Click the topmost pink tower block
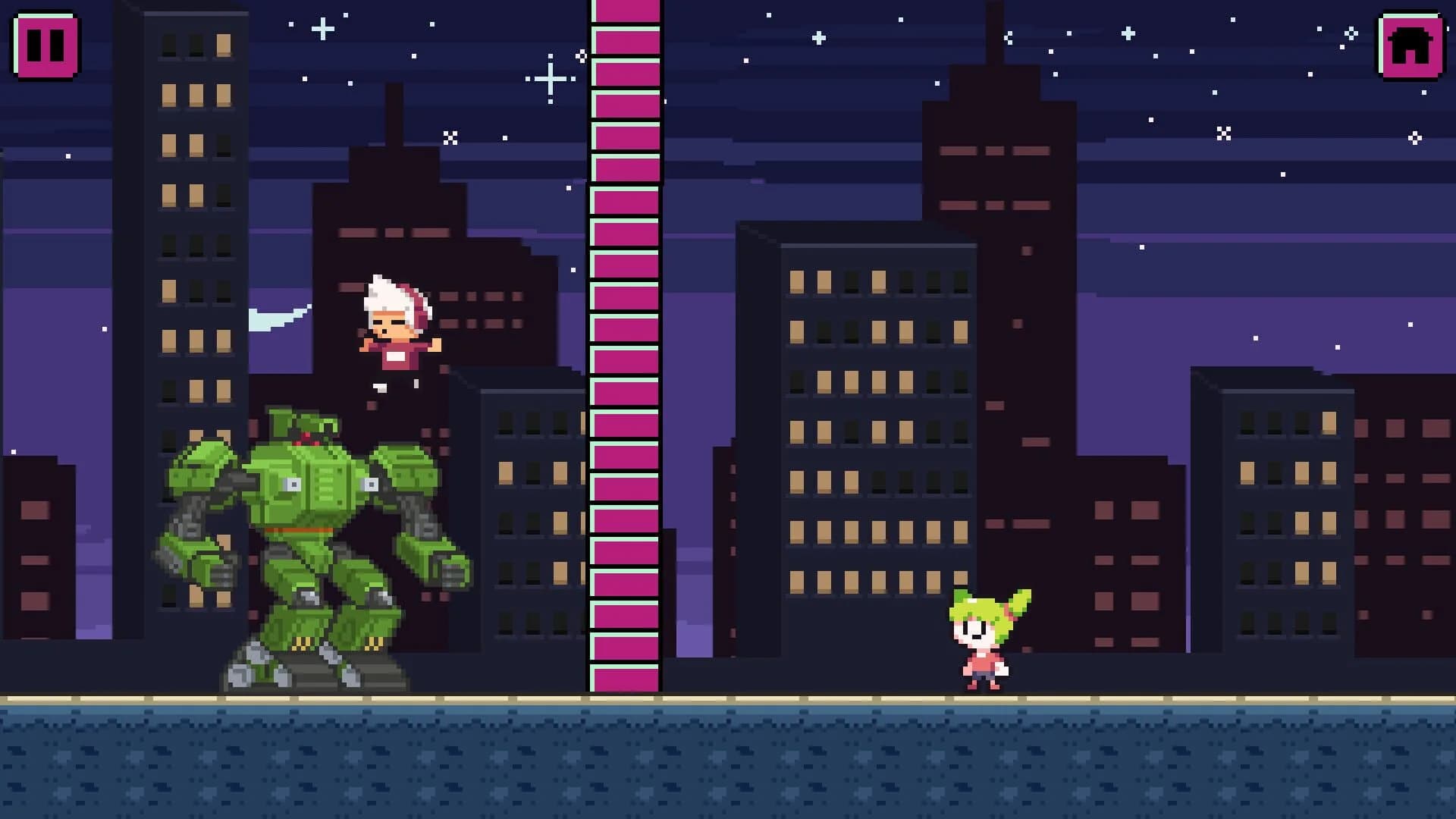 (624, 11)
